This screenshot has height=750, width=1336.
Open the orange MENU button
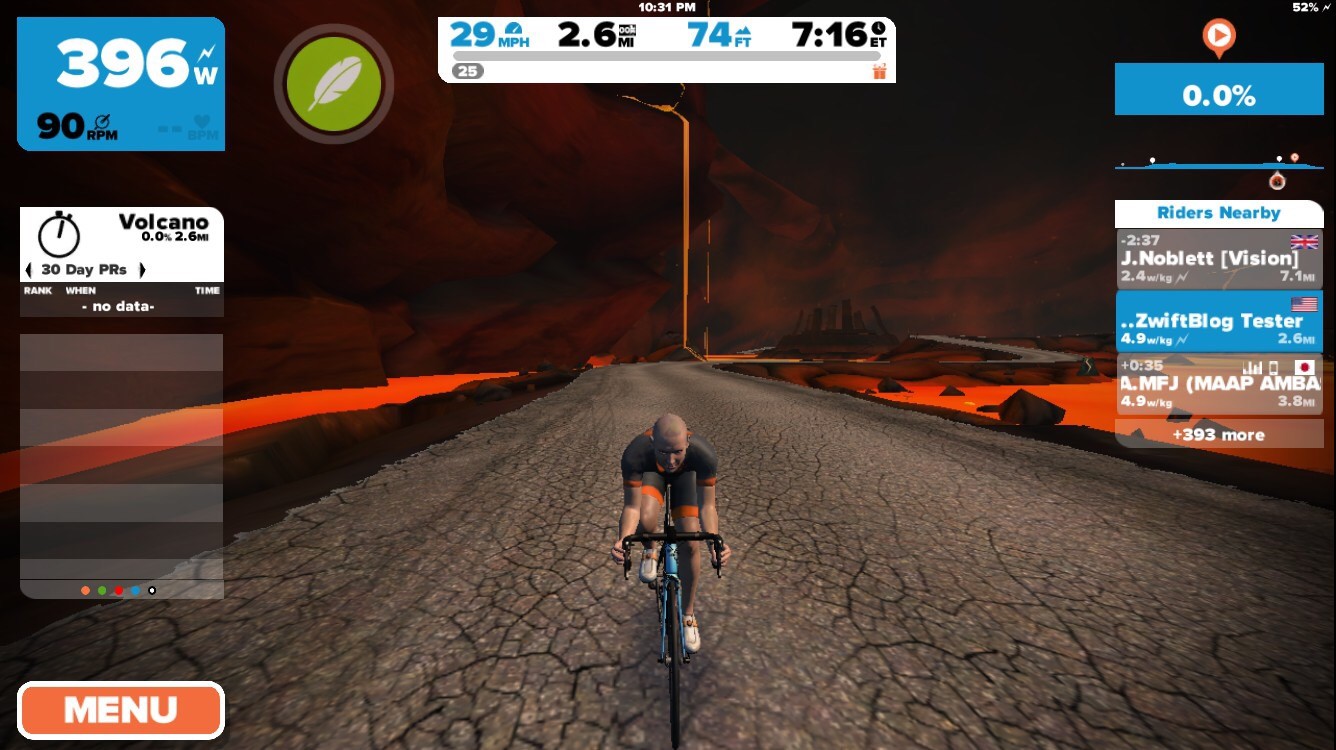(x=120, y=711)
